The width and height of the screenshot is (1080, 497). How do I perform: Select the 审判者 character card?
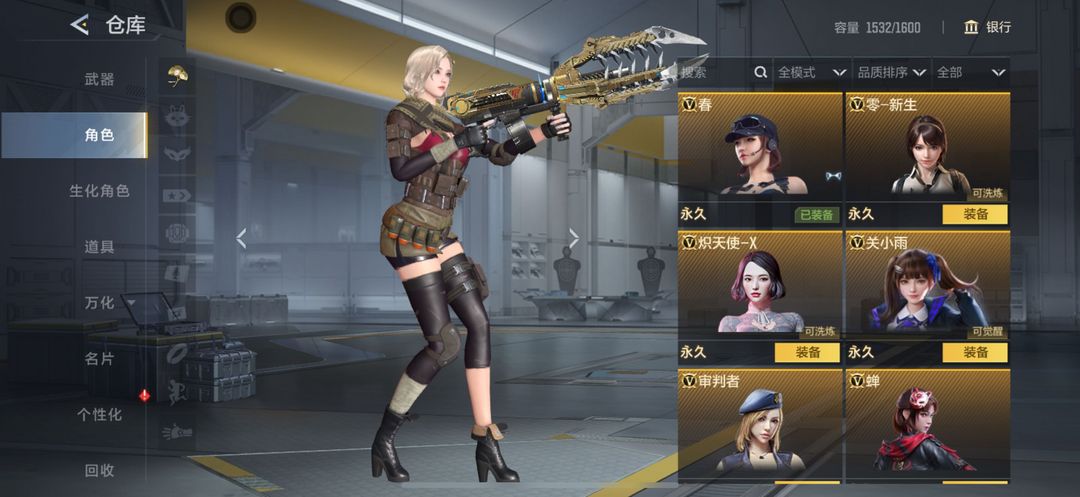coord(760,425)
